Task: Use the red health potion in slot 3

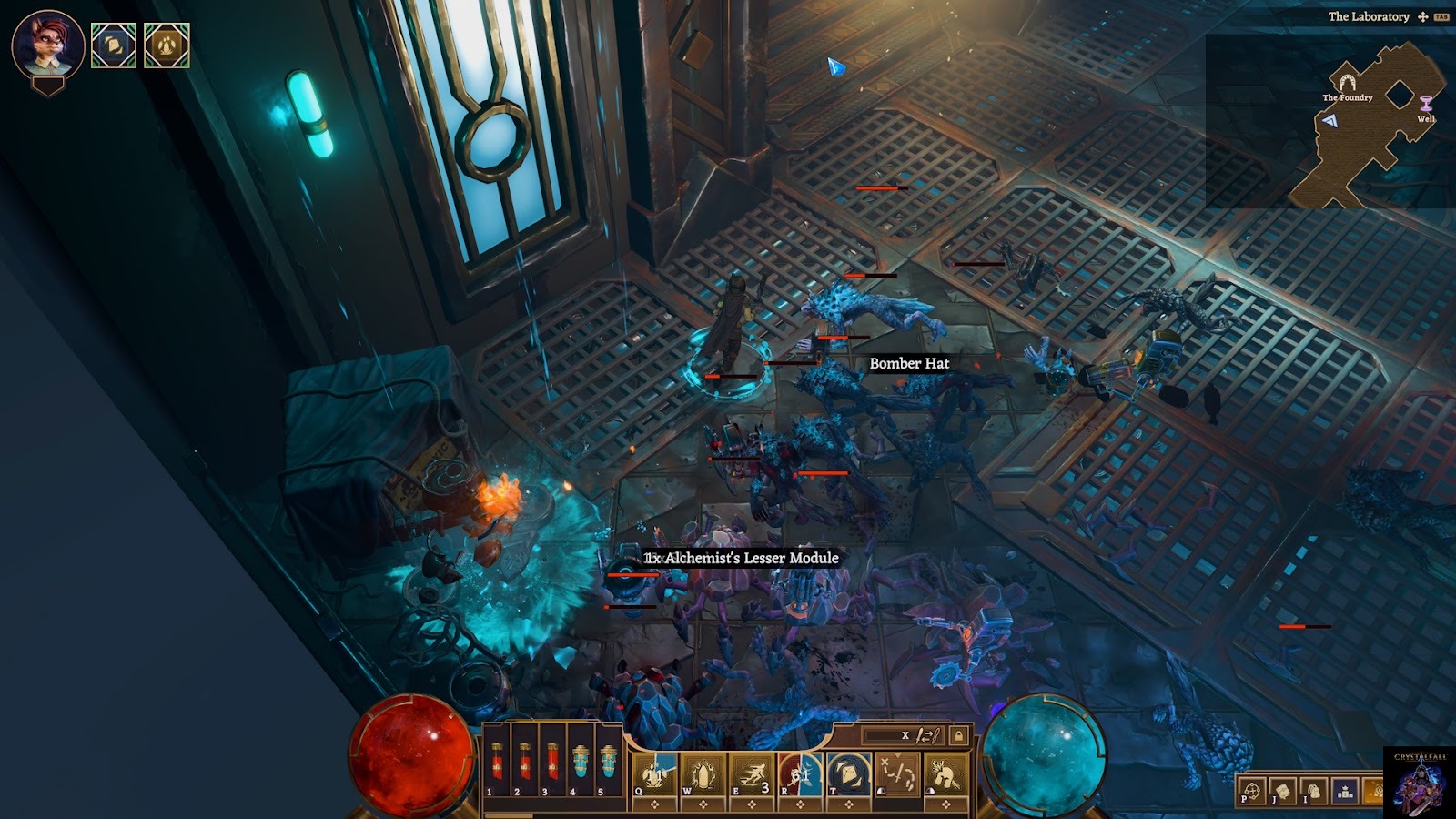Action: [552, 761]
